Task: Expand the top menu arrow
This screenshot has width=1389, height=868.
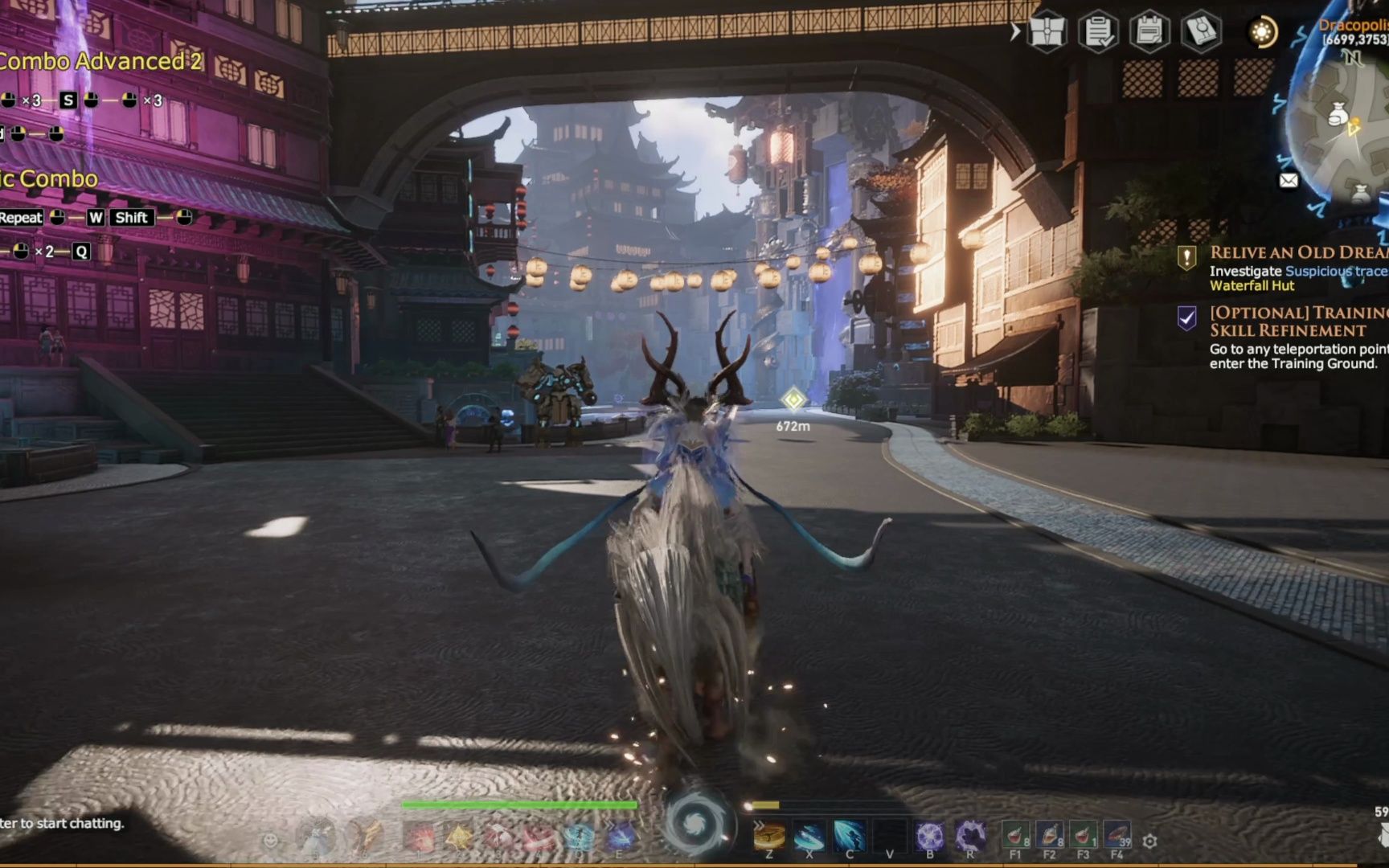Action: (1015, 32)
